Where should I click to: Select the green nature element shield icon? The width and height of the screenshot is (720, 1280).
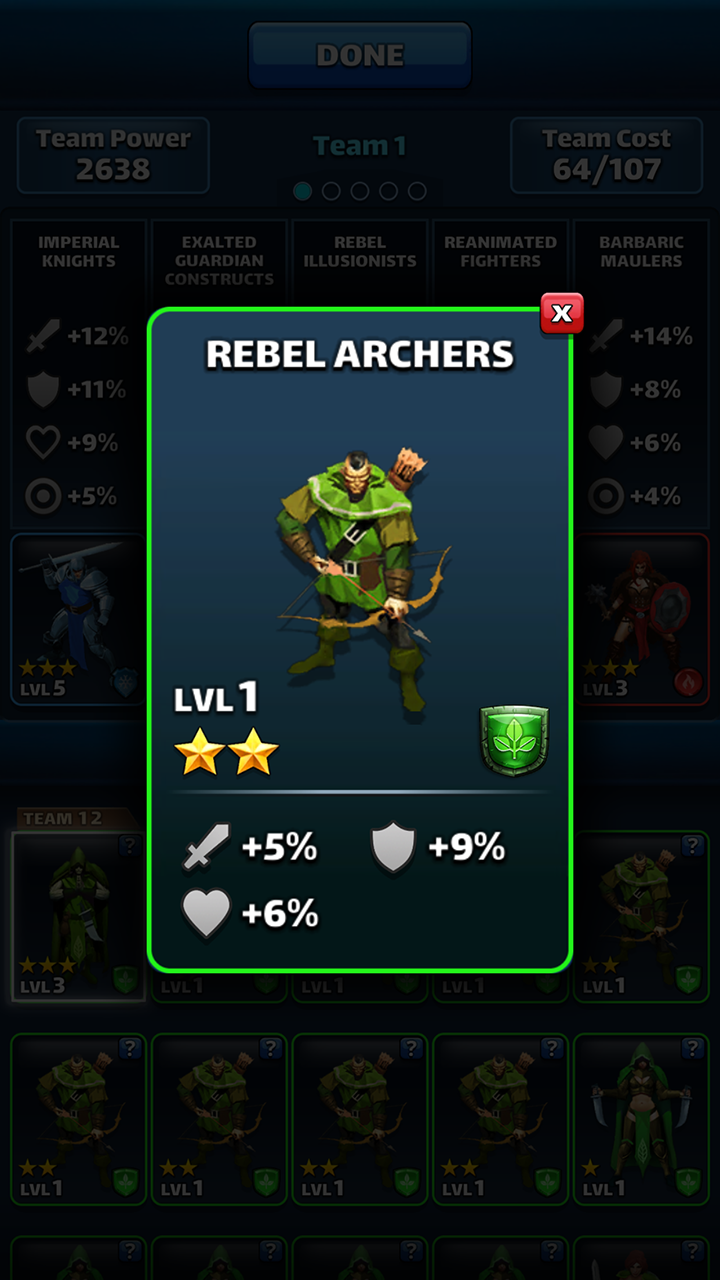(514, 740)
